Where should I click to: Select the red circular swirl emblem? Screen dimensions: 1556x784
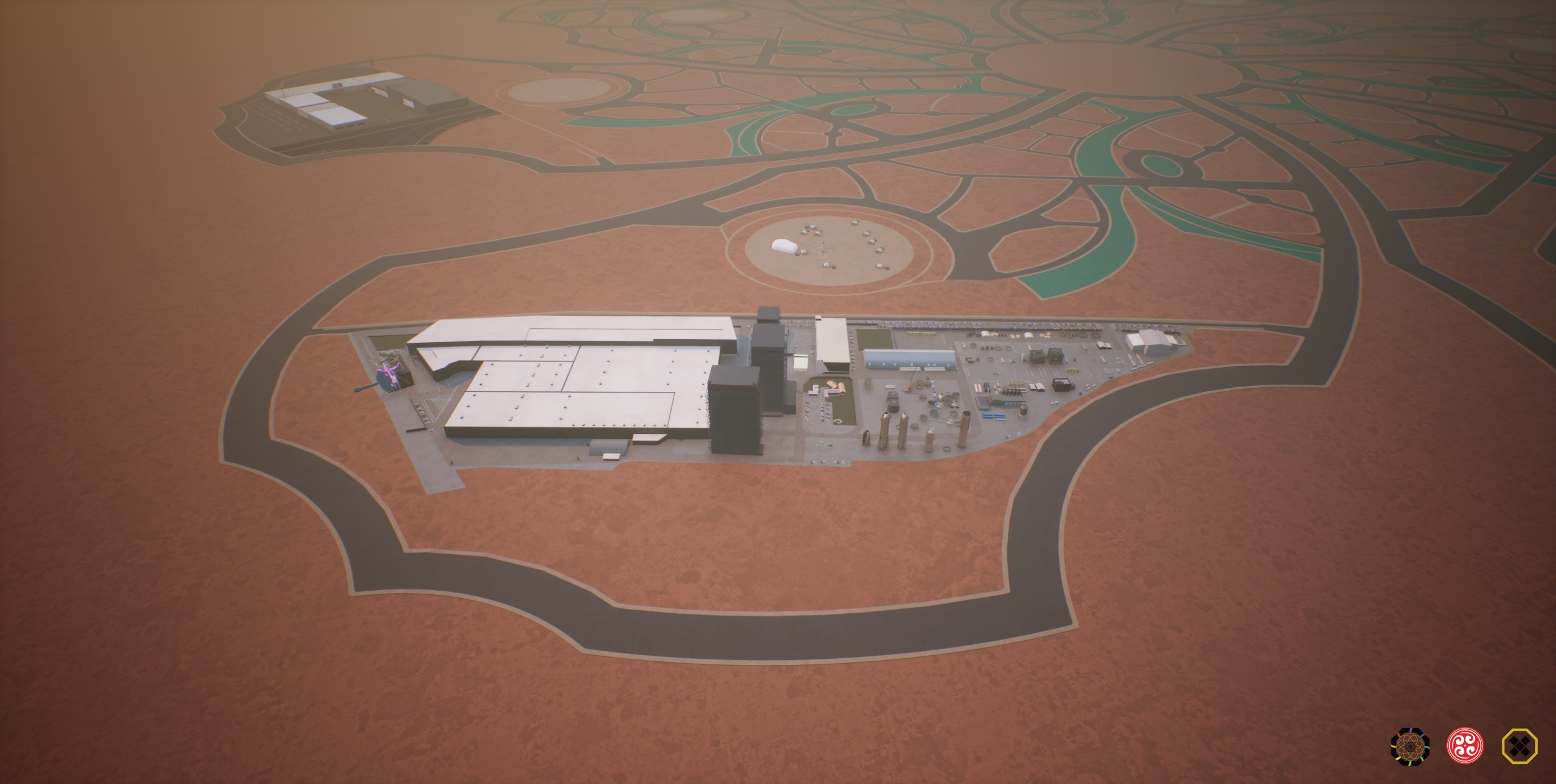(x=1465, y=745)
